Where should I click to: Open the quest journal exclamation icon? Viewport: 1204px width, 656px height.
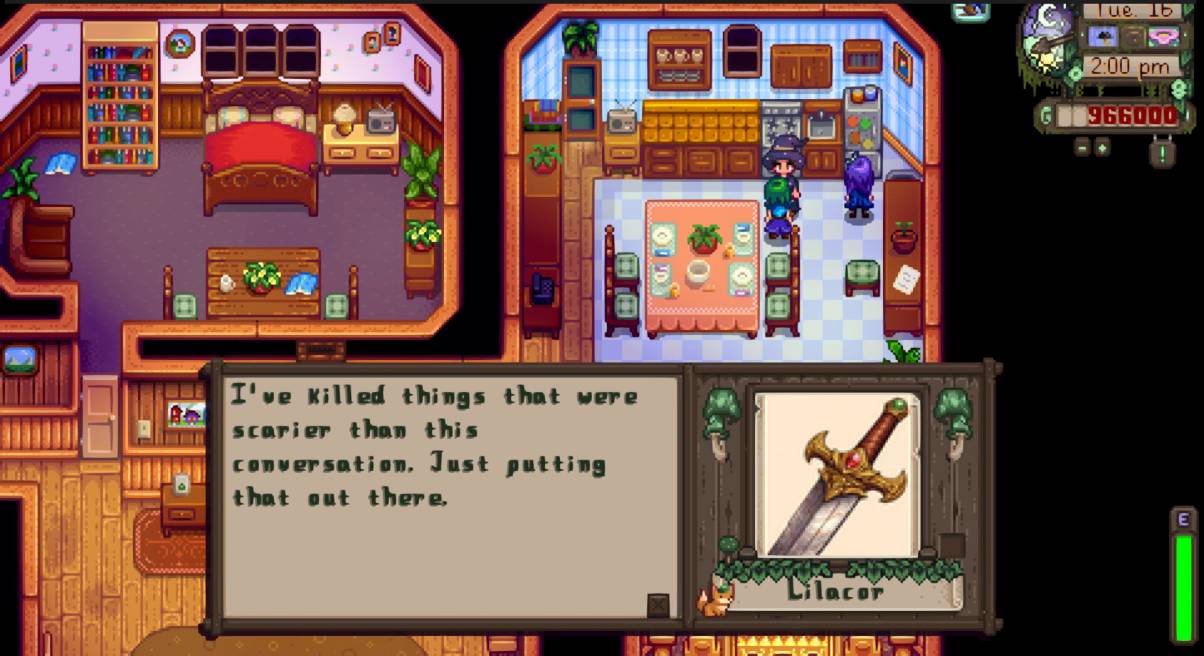tap(1161, 153)
